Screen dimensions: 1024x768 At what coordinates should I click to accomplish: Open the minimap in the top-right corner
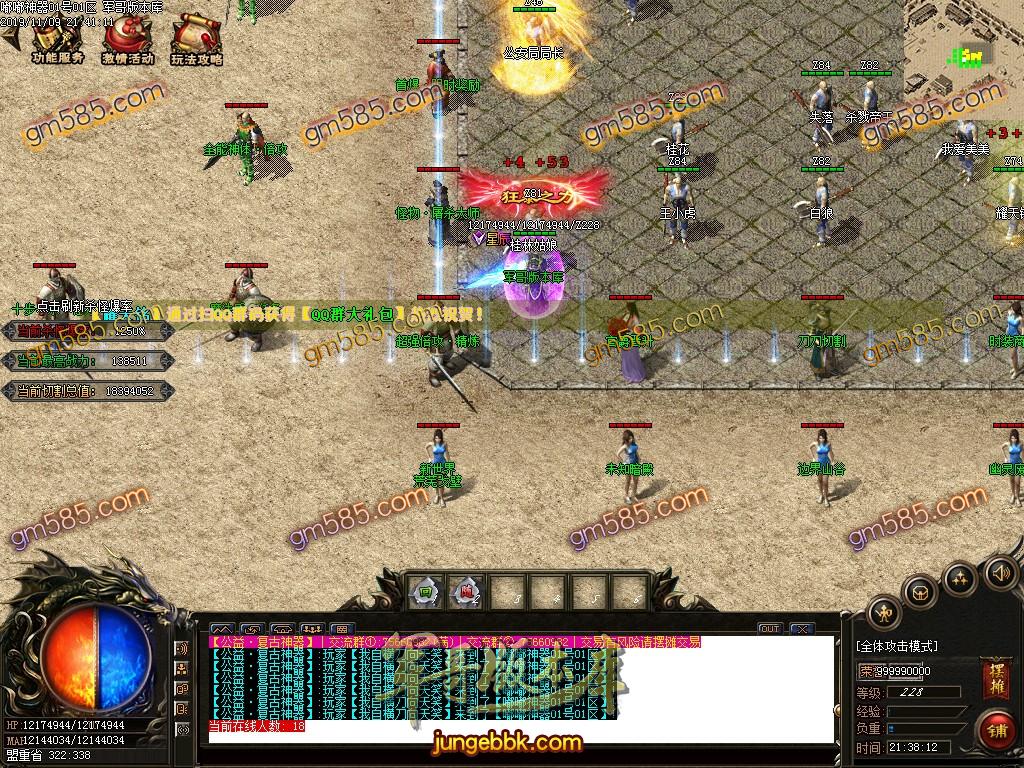pos(965,45)
